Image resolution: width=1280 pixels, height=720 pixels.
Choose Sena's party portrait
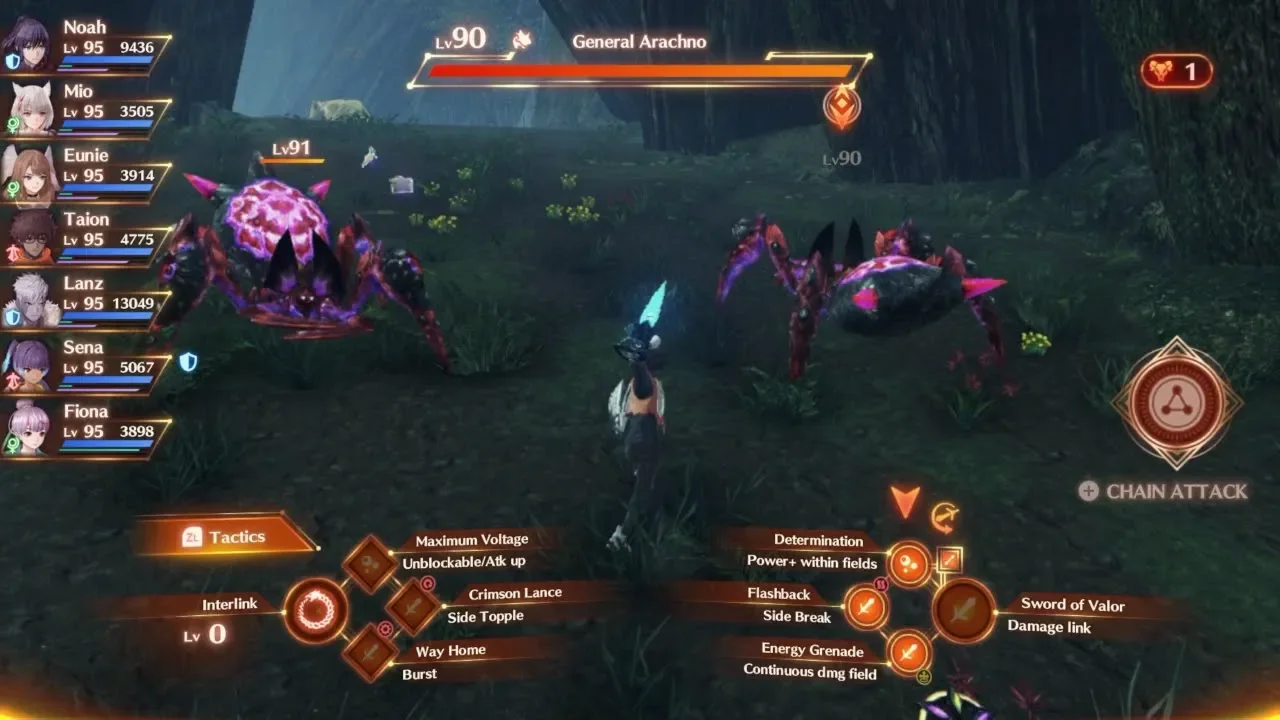click(29, 364)
